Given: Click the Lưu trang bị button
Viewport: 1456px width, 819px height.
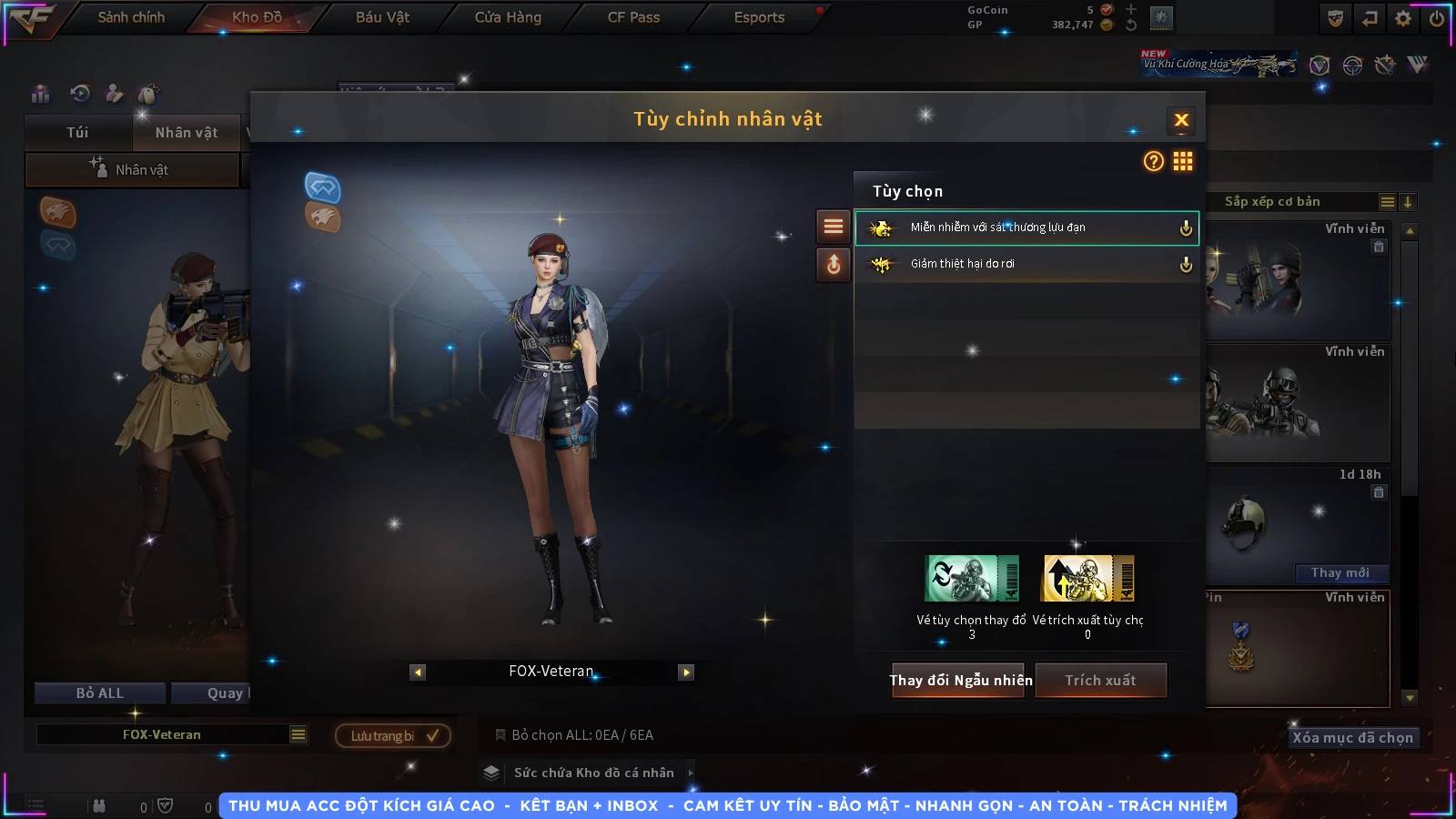Looking at the screenshot, I should click(x=393, y=736).
